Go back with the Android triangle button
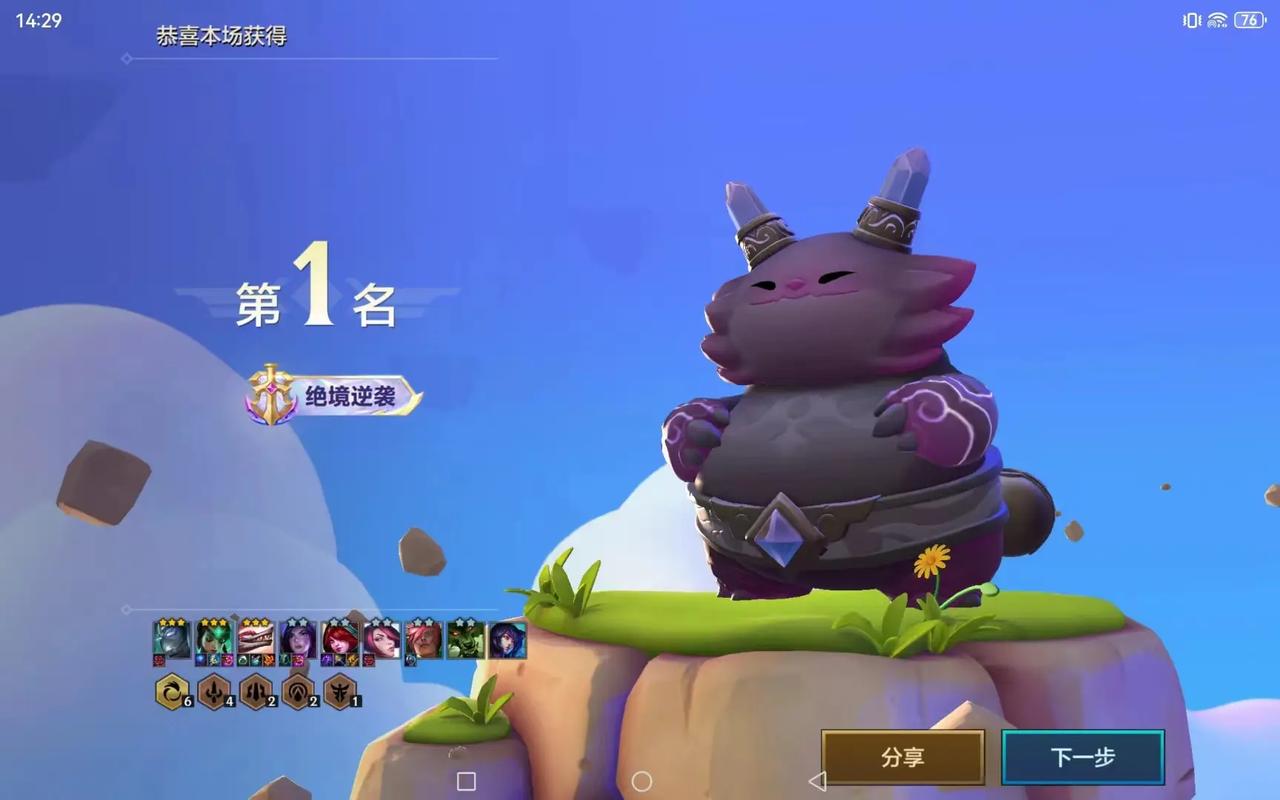Viewport: 1280px width, 800px height. click(x=817, y=781)
